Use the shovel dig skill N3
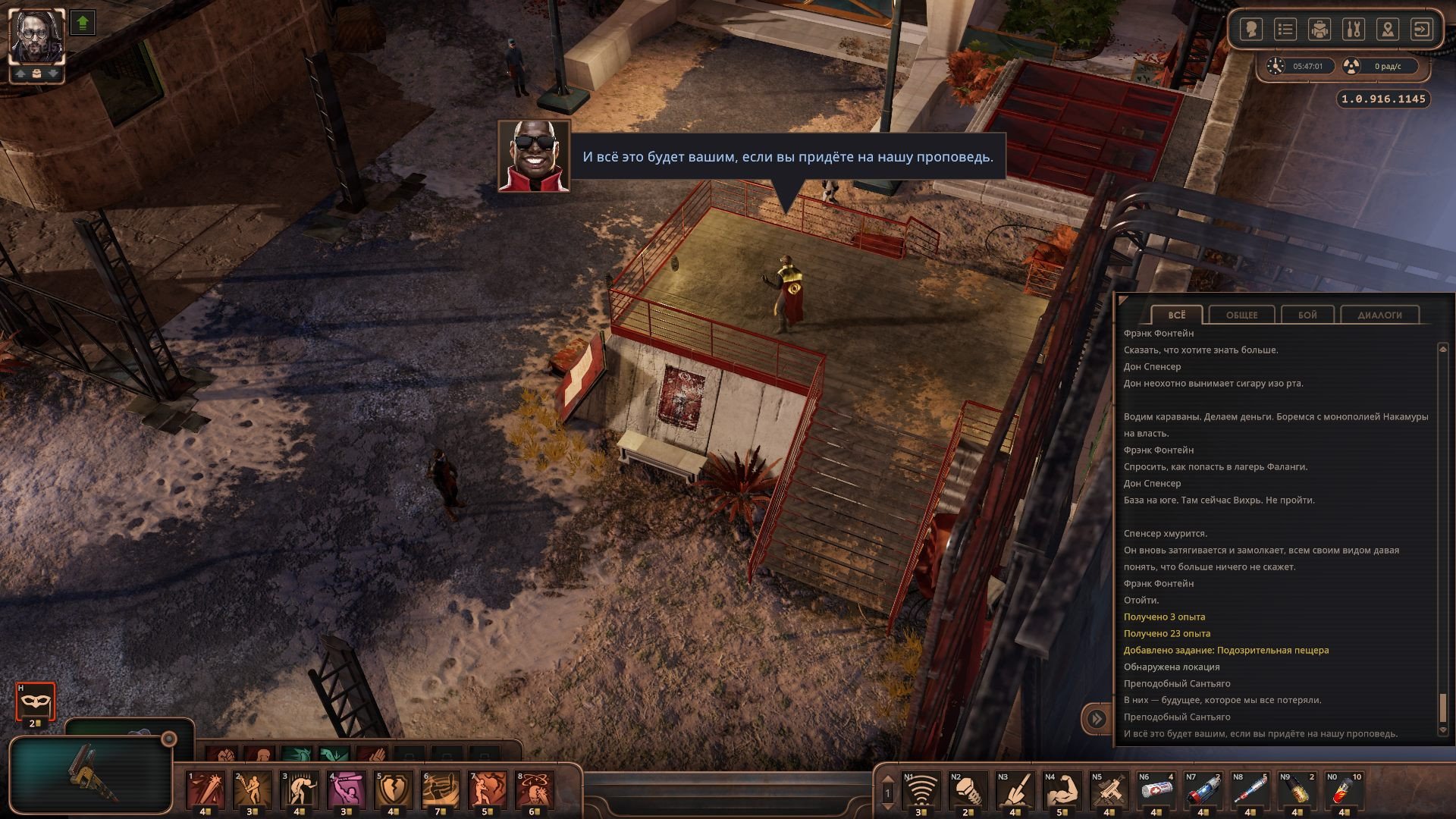 [1015, 790]
